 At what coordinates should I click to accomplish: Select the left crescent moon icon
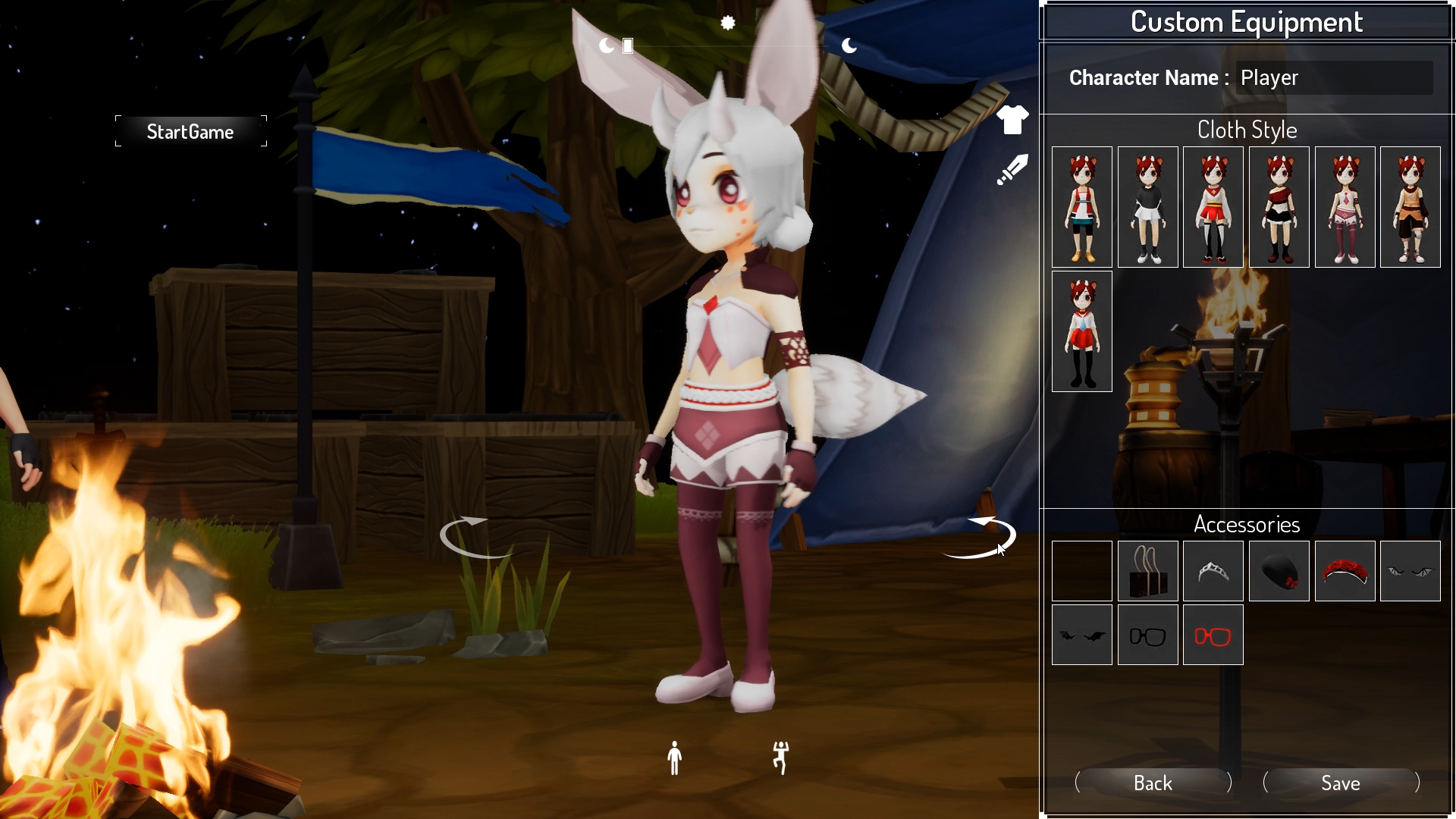point(605,45)
